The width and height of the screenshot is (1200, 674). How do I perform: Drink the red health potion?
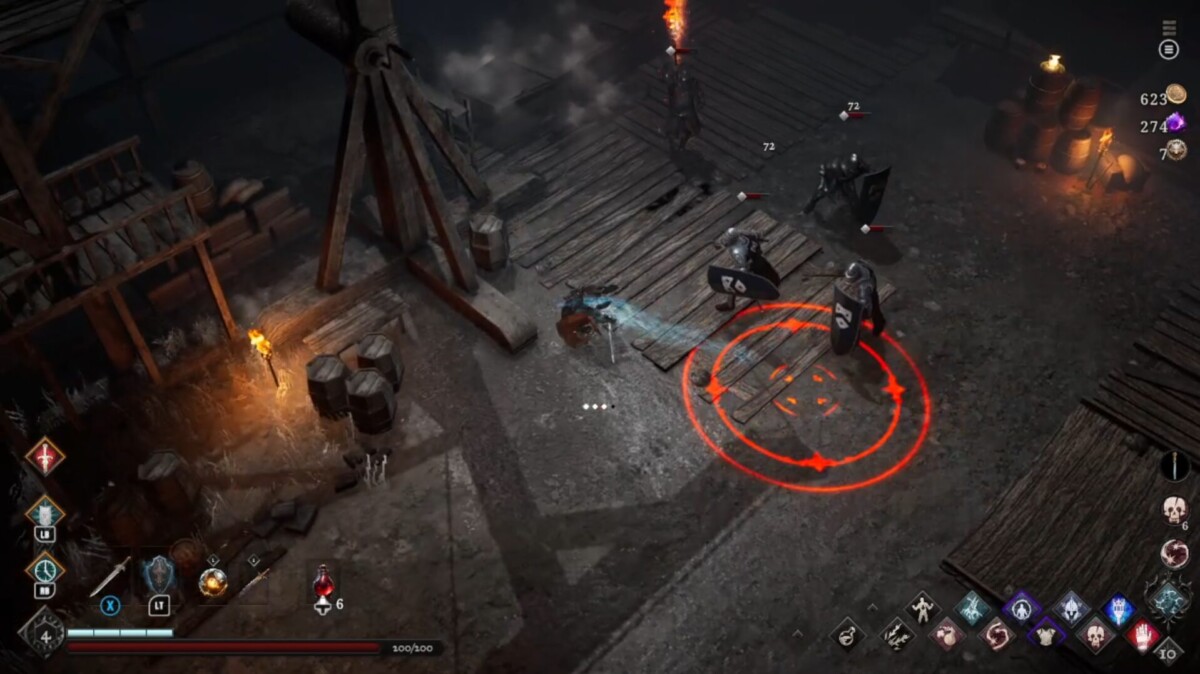[323, 581]
